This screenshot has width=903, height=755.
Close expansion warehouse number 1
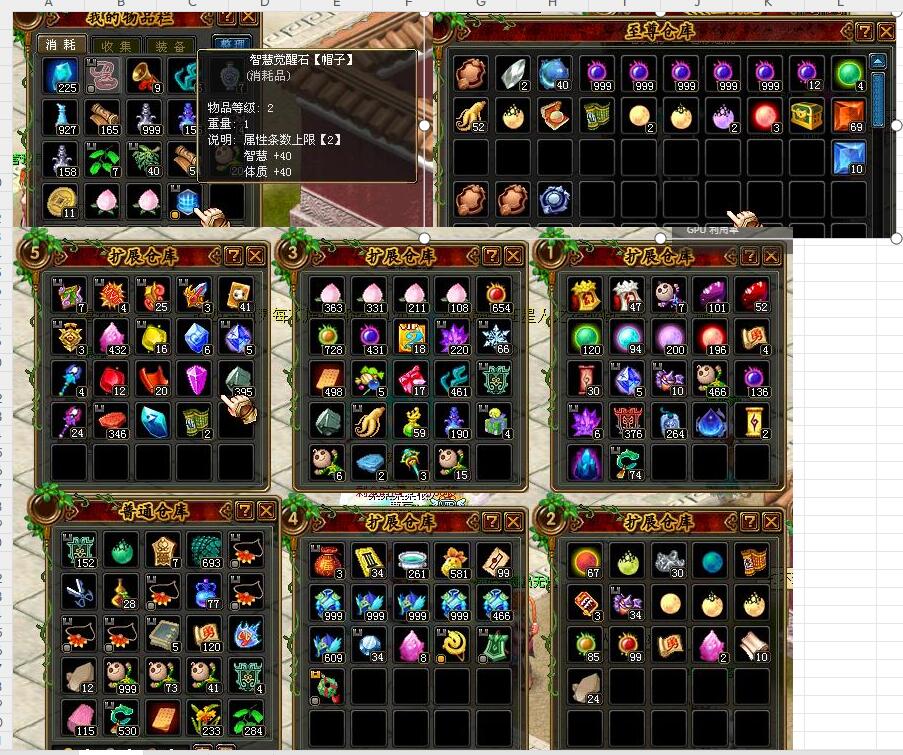click(x=773, y=255)
